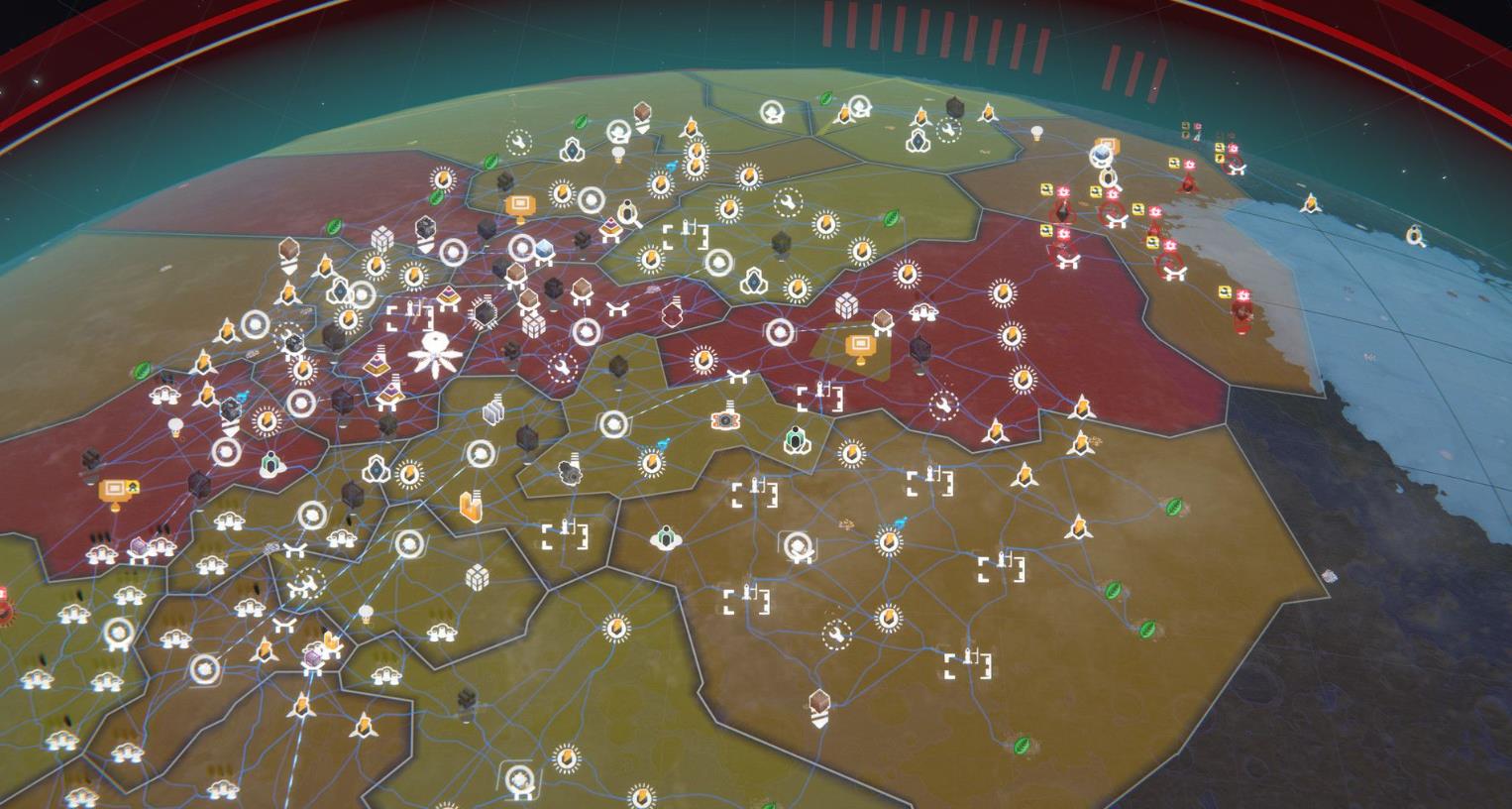The width and height of the screenshot is (1512, 809).
Task: Click the orange monitor marker with green badge
Action: pos(117,491)
